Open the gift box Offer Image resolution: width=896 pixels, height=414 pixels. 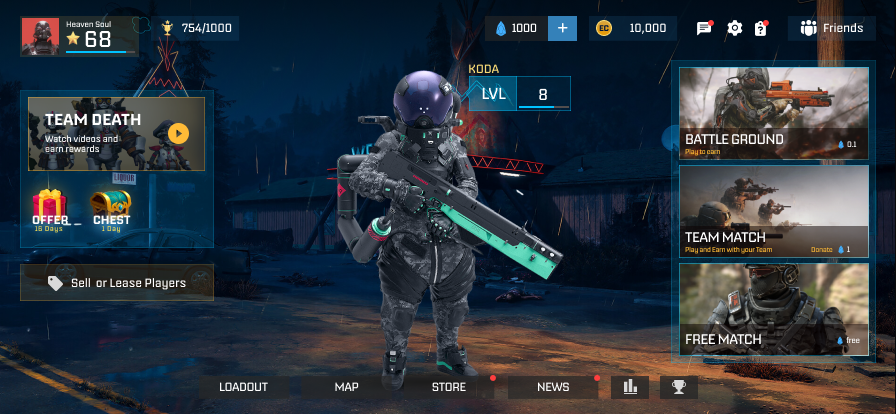[50, 209]
